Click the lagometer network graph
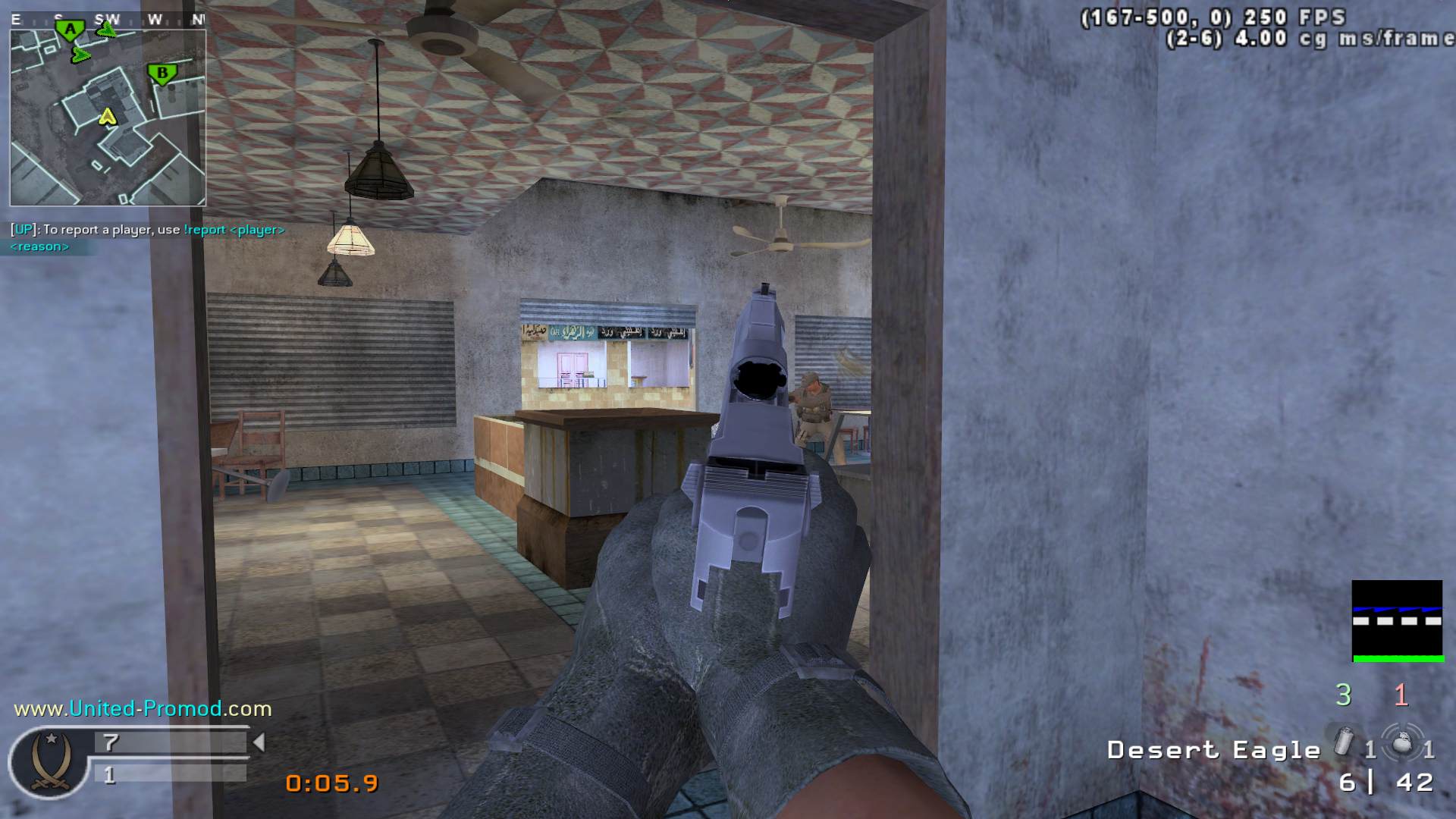 (x=1397, y=621)
